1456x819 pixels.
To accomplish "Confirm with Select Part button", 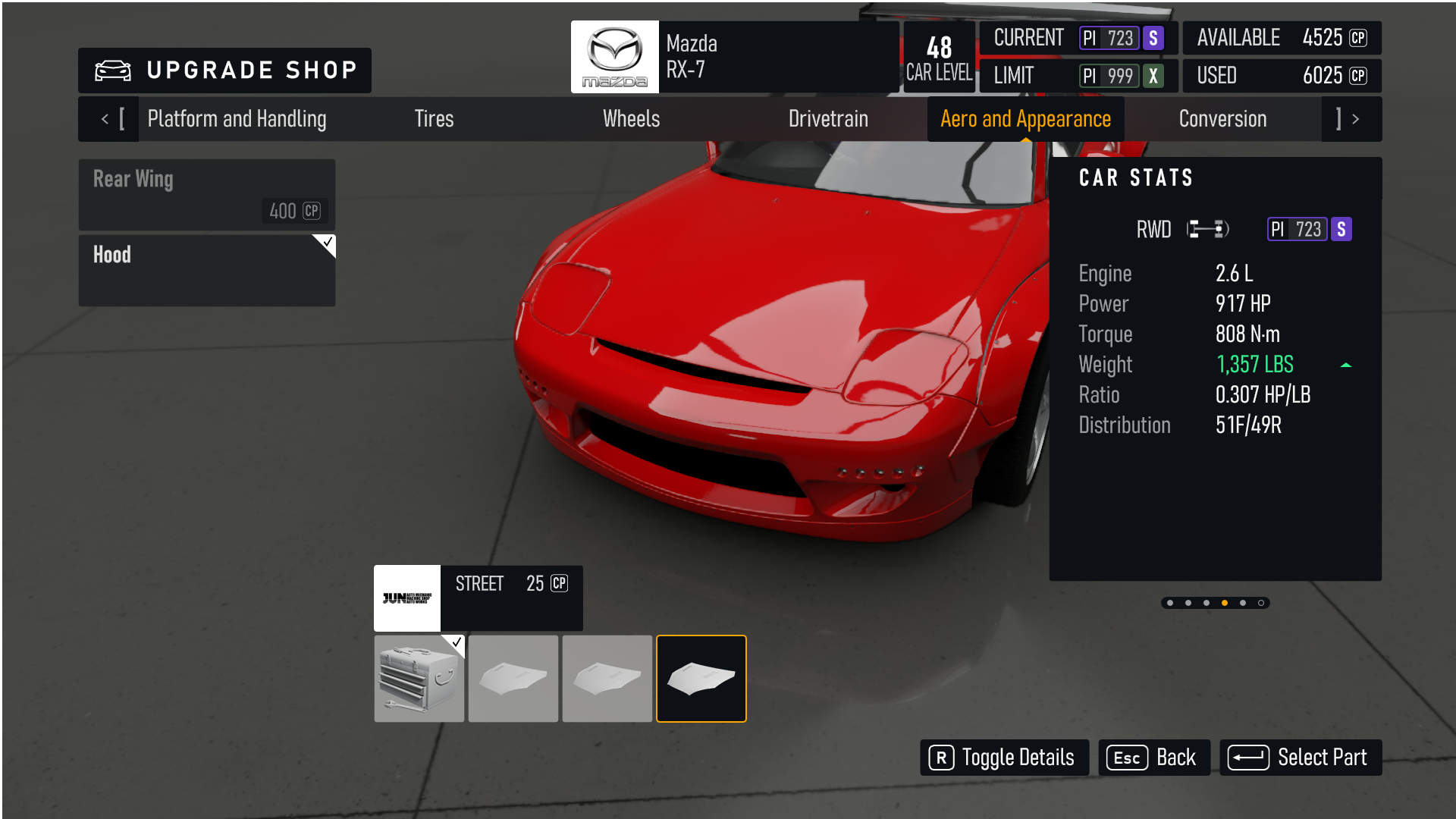I will [x=1300, y=758].
